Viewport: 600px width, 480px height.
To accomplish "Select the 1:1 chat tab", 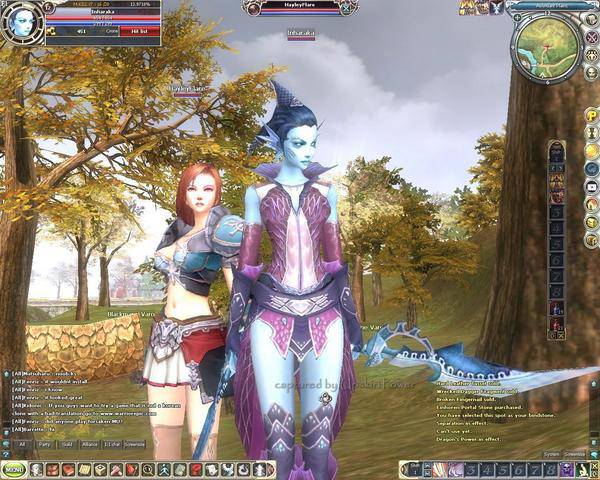I will [113, 443].
